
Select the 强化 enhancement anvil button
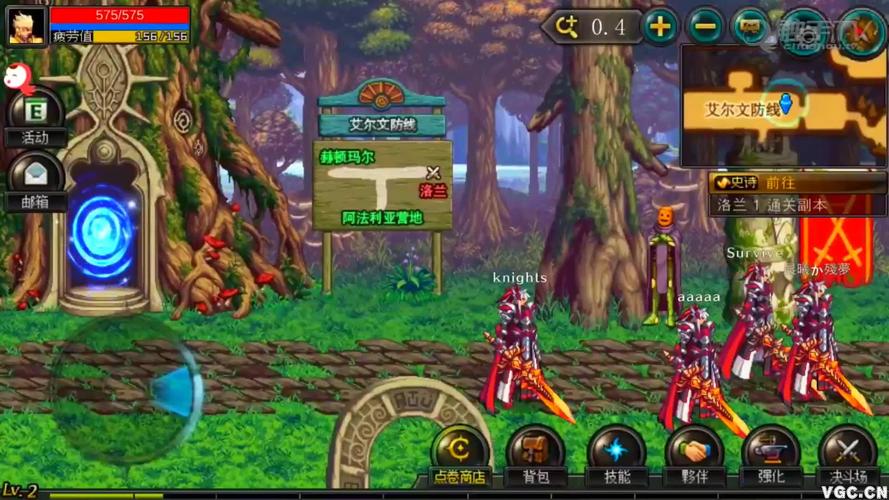click(771, 457)
